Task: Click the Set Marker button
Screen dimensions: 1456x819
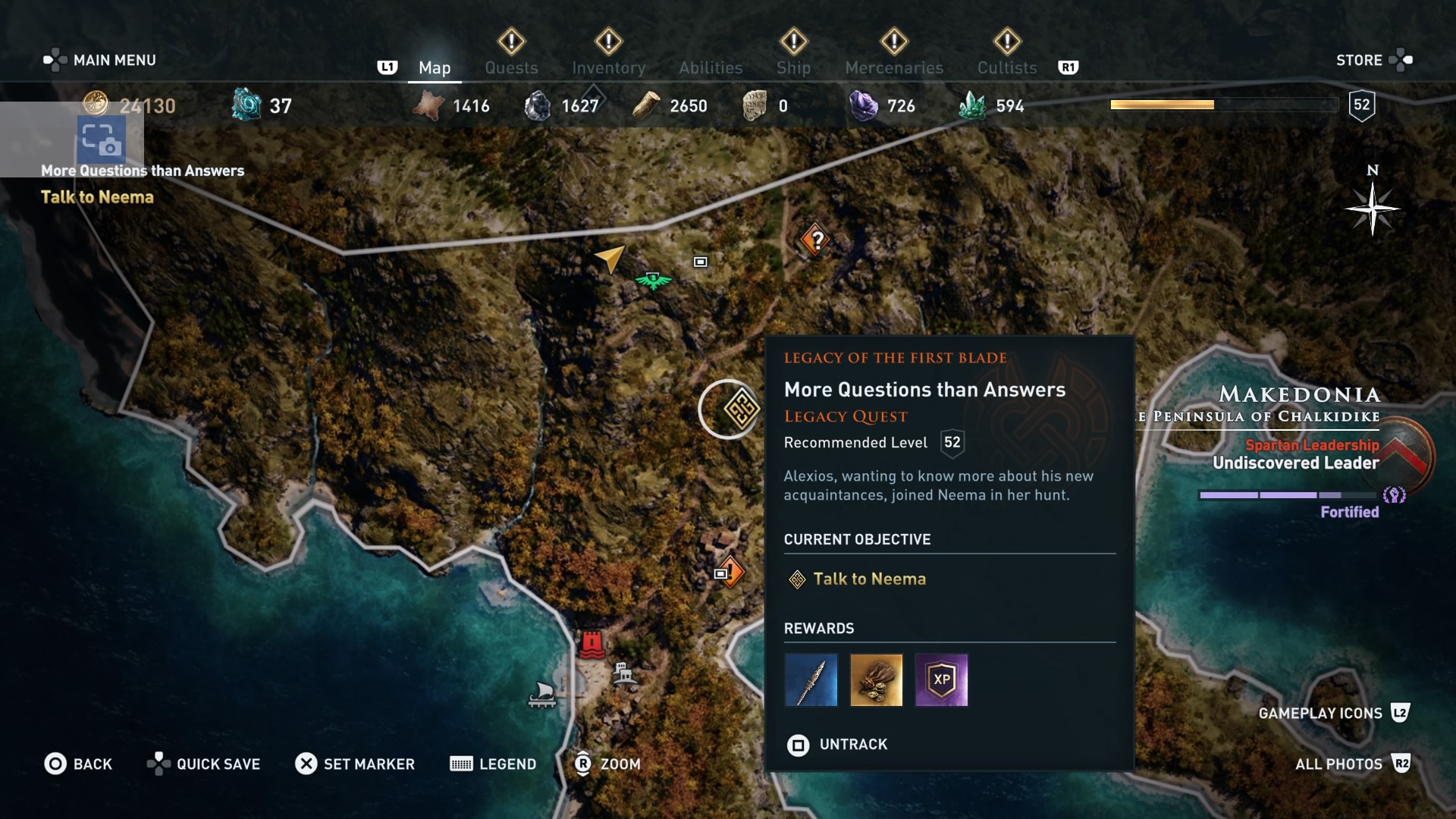Action: [355, 764]
